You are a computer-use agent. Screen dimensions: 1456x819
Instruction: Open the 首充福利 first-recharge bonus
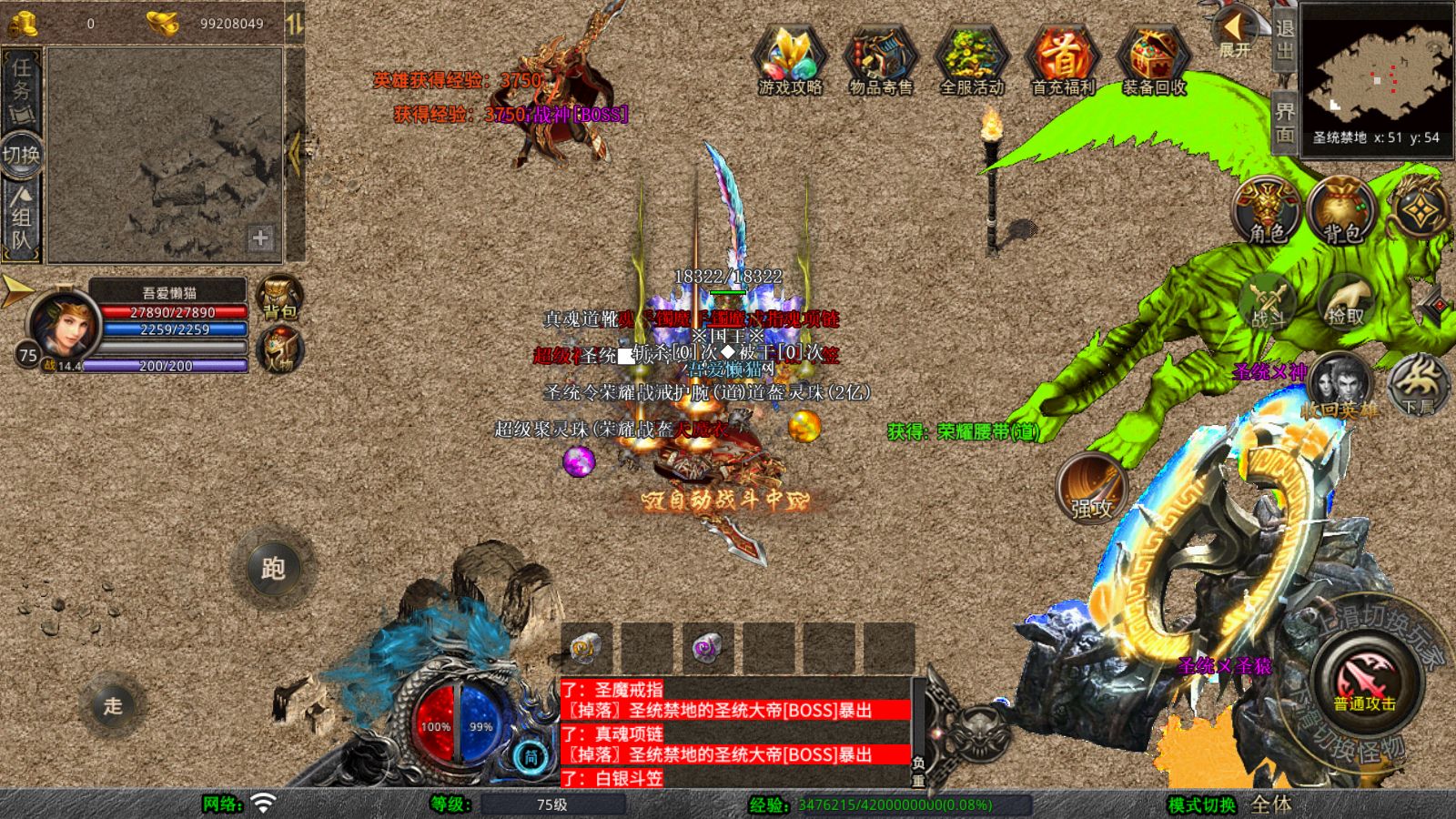coord(1062,59)
